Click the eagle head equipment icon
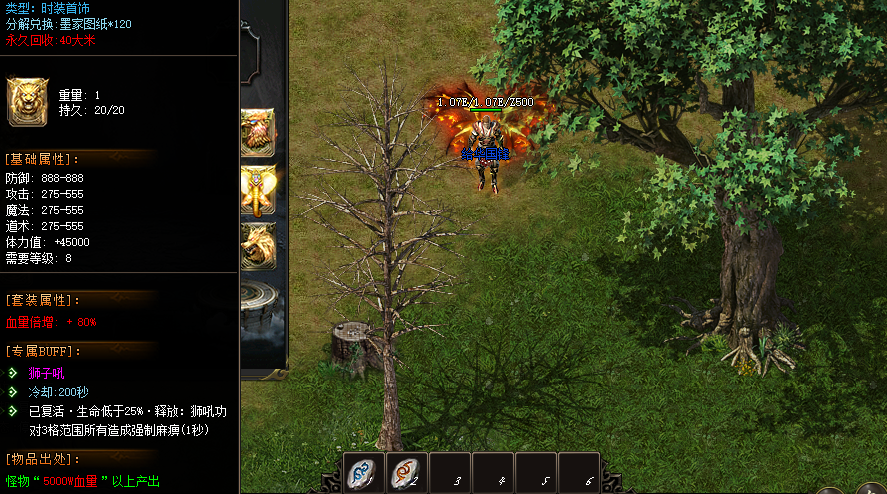 (258, 132)
